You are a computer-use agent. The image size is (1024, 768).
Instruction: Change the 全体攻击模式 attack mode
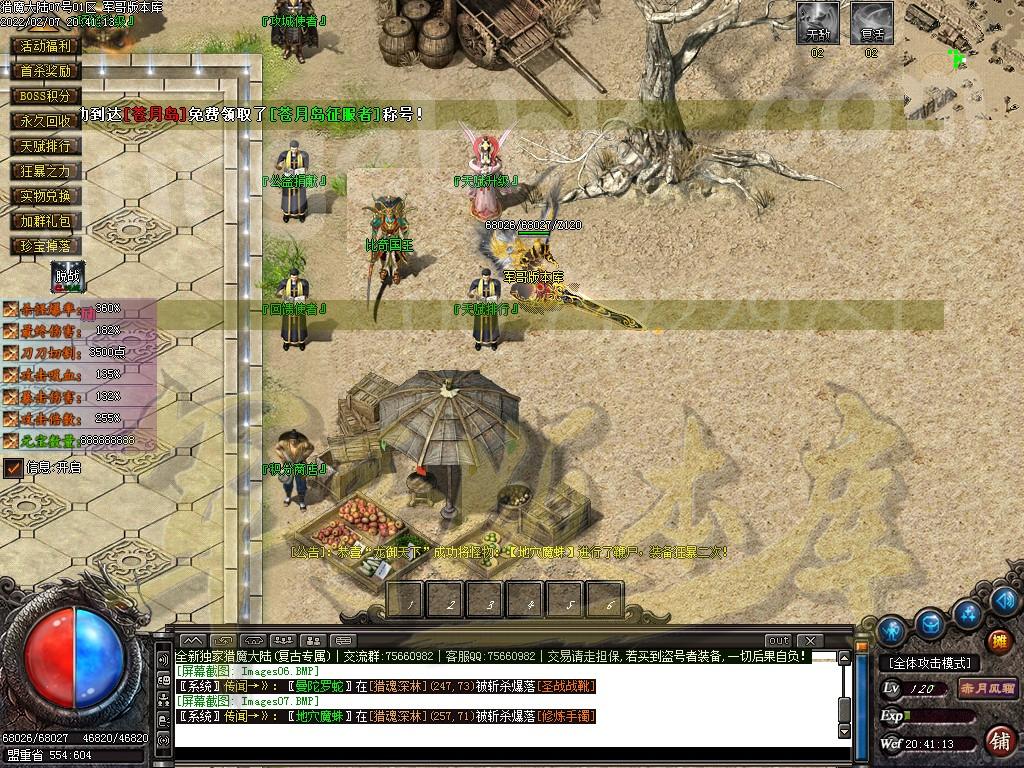pyautogui.click(x=930, y=663)
